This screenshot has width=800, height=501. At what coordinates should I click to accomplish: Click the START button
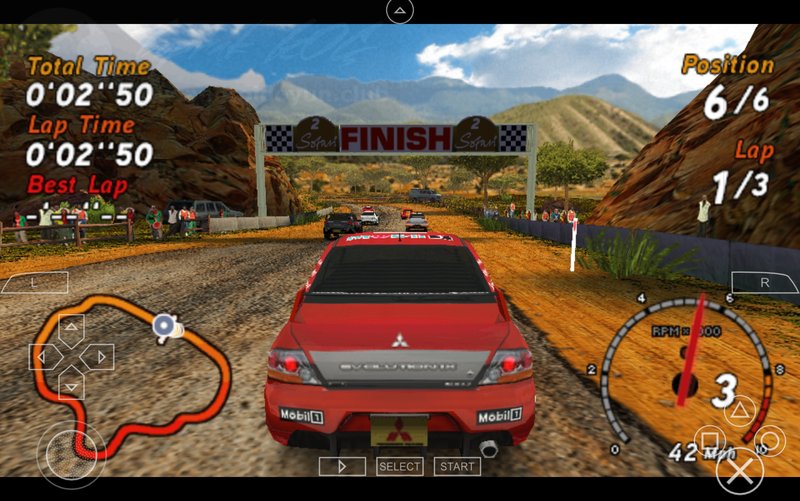pyautogui.click(x=457, y=466)
